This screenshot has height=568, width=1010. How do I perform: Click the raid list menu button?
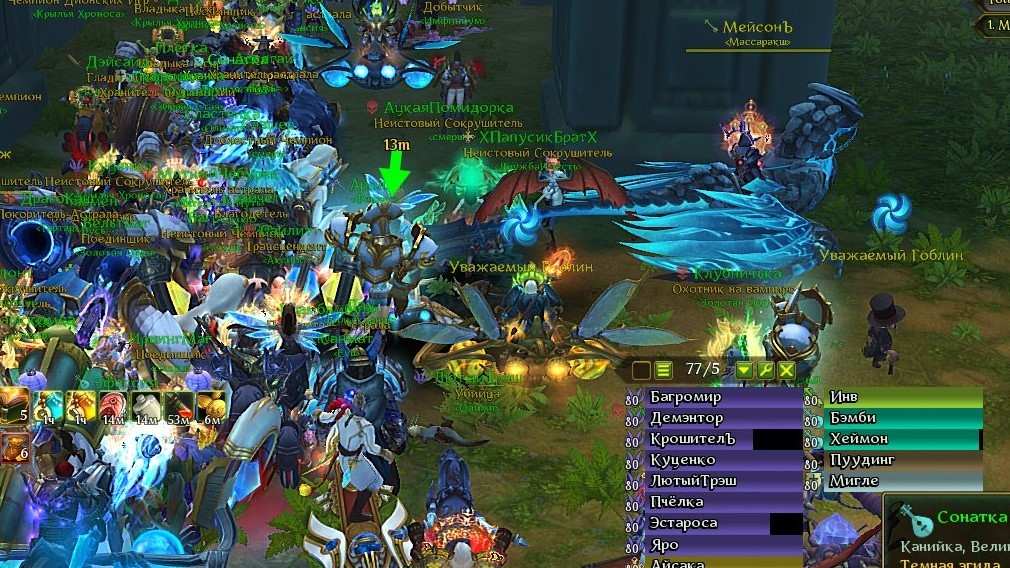click(662, 370)
